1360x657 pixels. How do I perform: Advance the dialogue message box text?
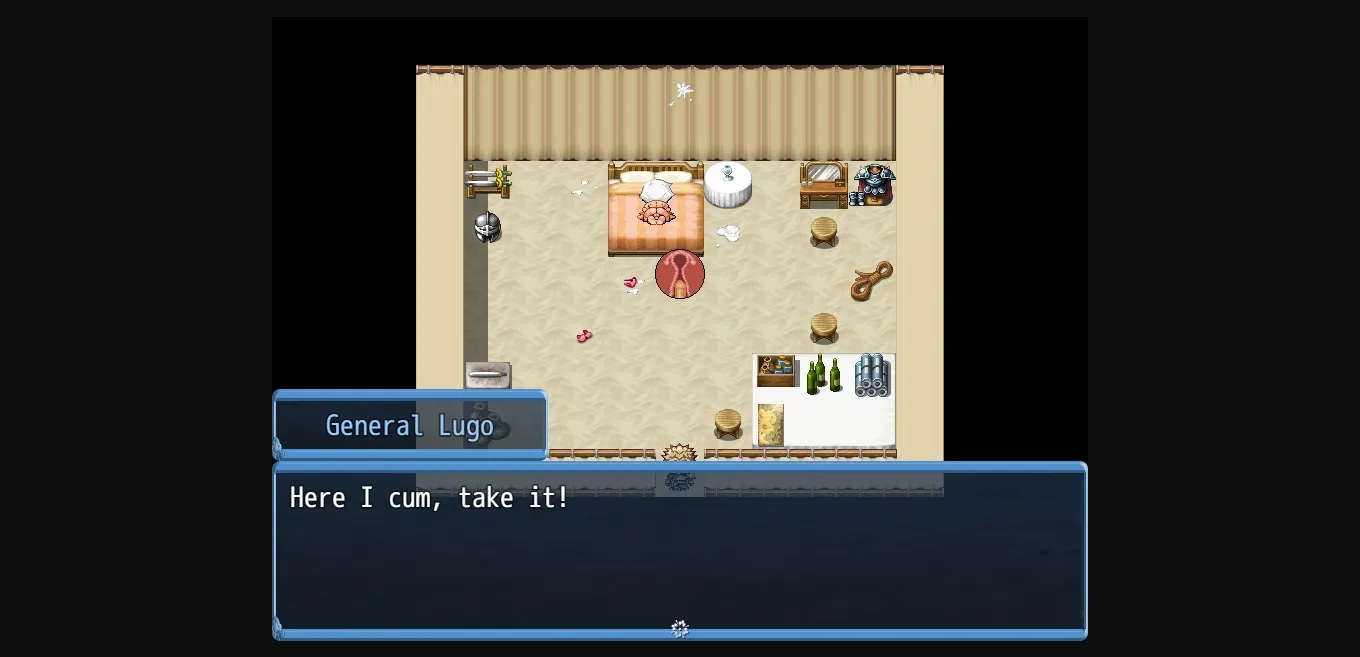(680, 549)
